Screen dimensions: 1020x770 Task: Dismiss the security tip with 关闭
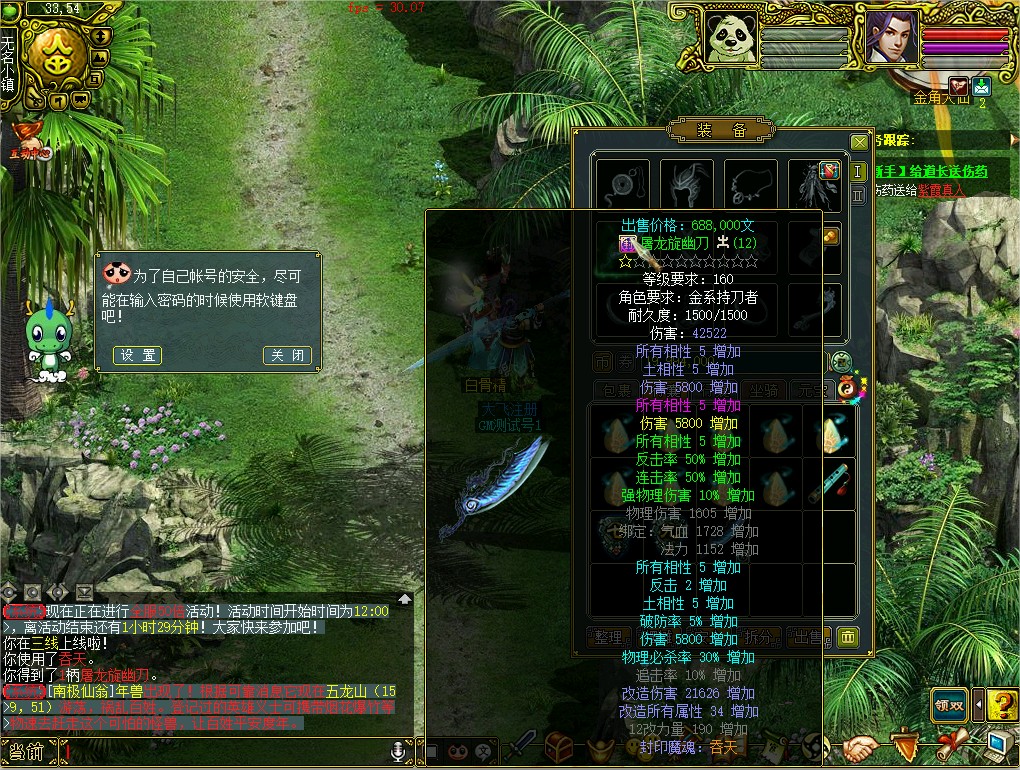coord(287,355)
